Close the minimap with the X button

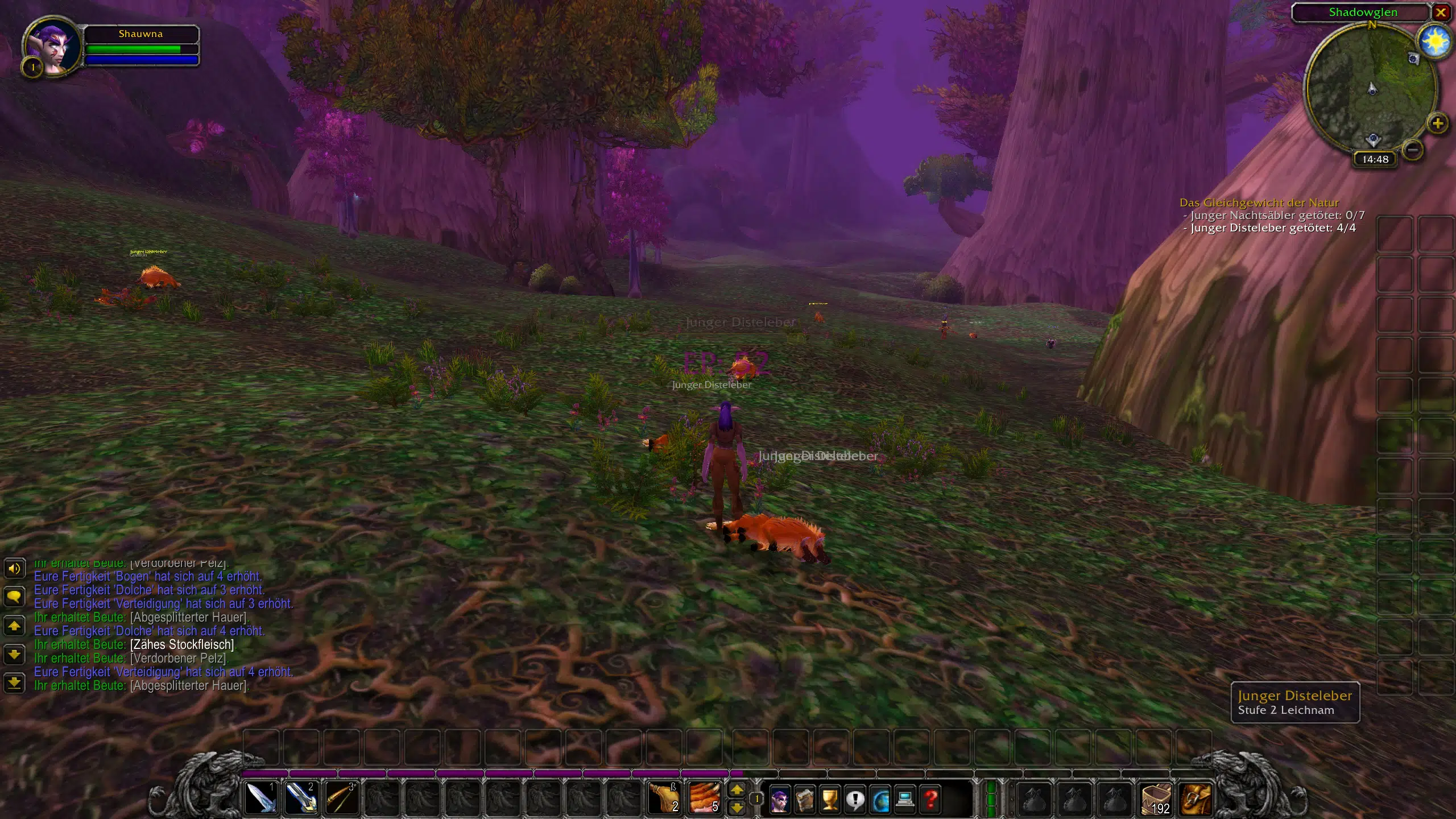pos(1441,13)
